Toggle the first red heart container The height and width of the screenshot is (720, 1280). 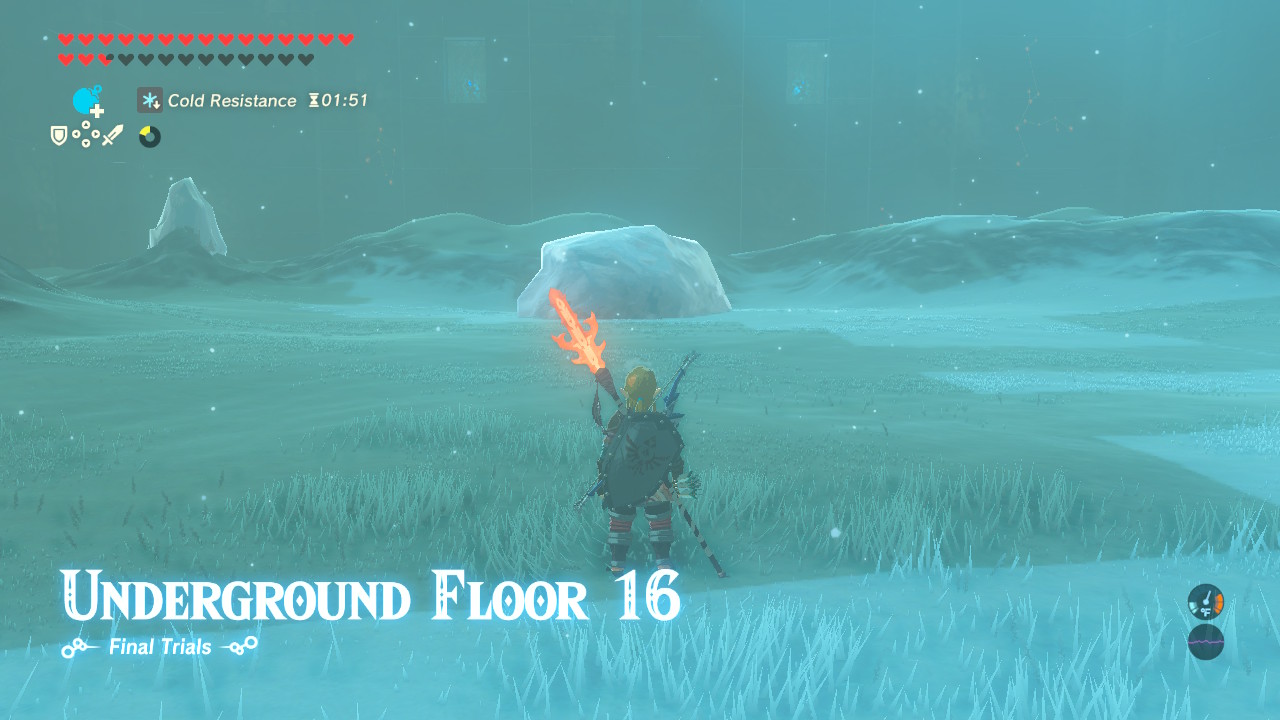(x=65, y=39)
